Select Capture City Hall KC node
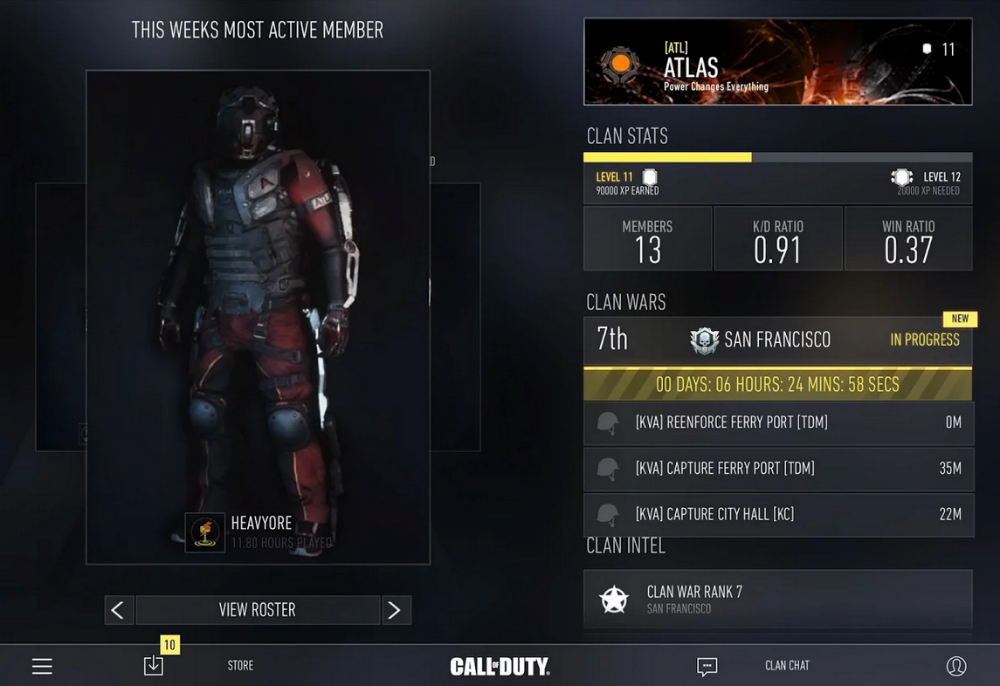Image resolution: width=1000 pixels, height=686 pixels. coord(777,514)
